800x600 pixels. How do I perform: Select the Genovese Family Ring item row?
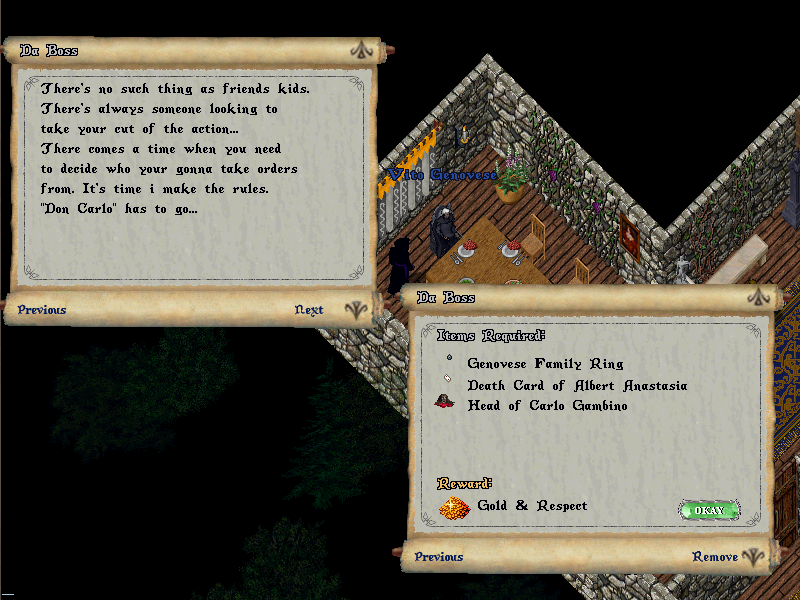(545, 364)
